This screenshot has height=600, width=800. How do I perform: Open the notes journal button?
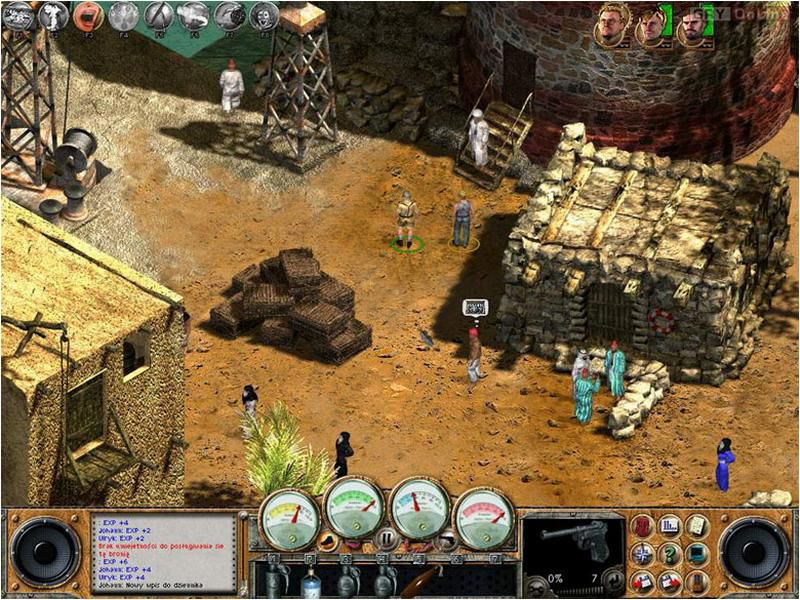696,525
